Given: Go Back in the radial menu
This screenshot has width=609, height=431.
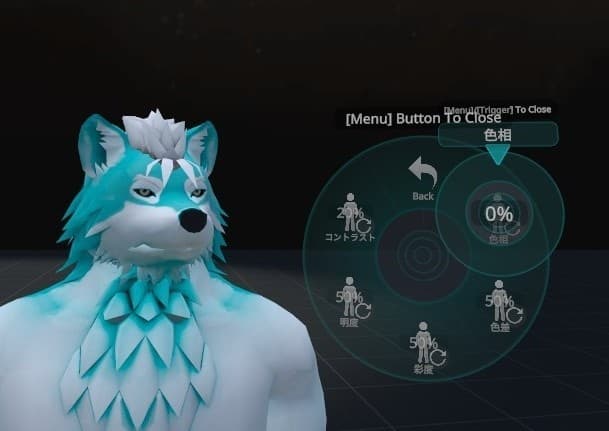Looking at the screenshot, I should point(423,176).
